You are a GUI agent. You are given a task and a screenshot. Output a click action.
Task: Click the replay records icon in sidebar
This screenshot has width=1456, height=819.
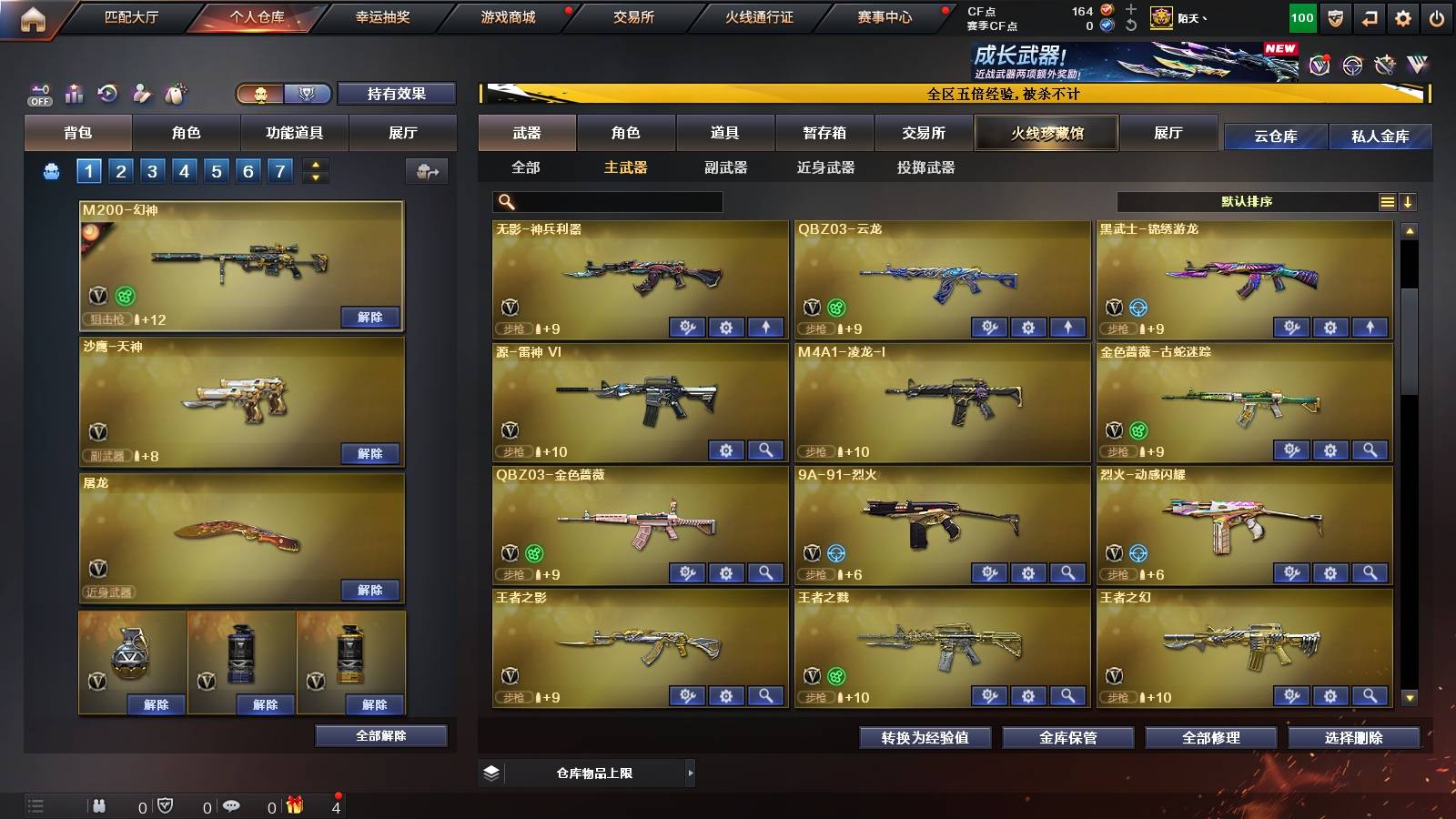point(108,93)
